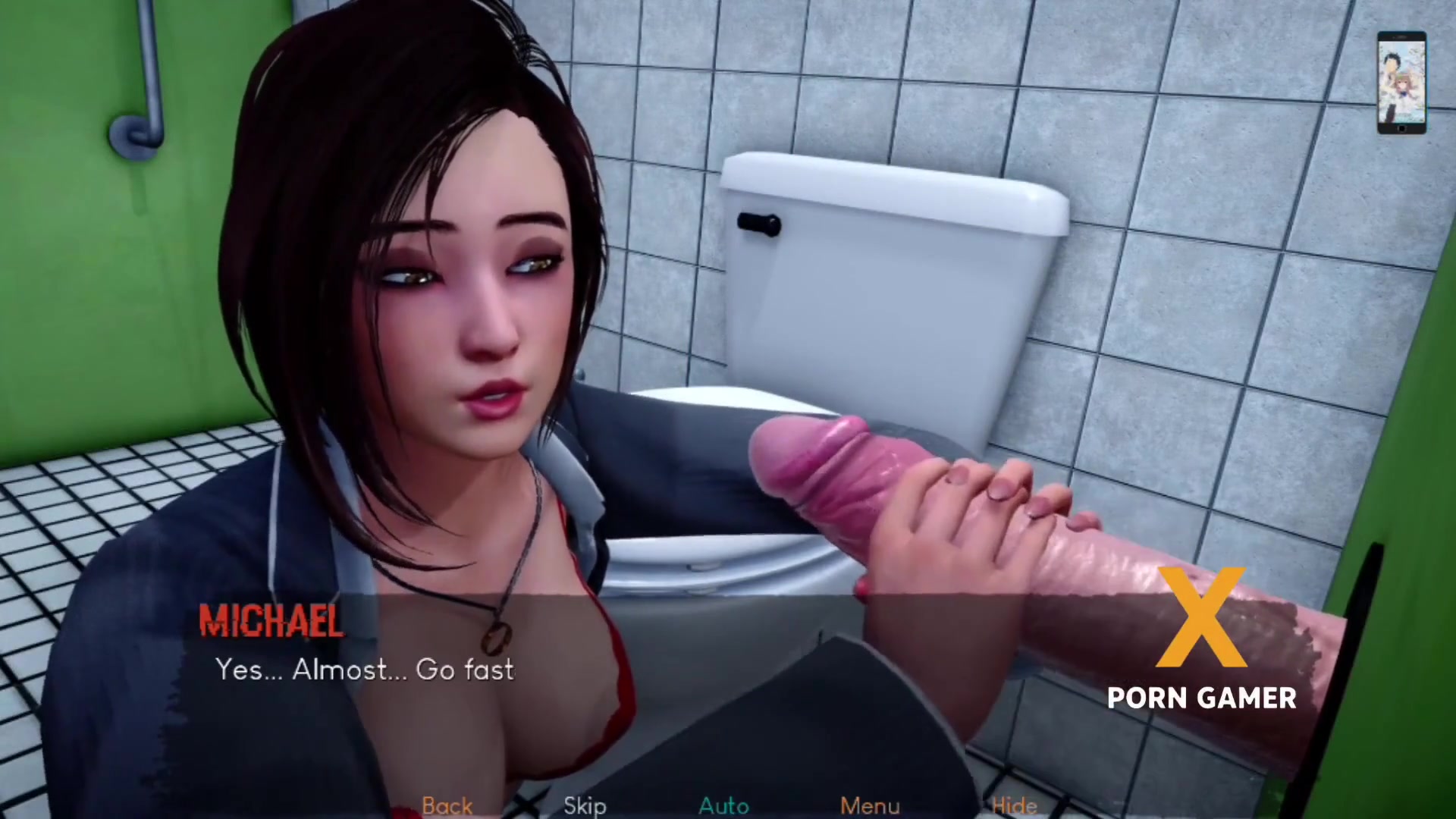Screen dimensions: 1456x819
Task: Toggle the dialogue box visibility with Hide
Action: (1015, 806)
